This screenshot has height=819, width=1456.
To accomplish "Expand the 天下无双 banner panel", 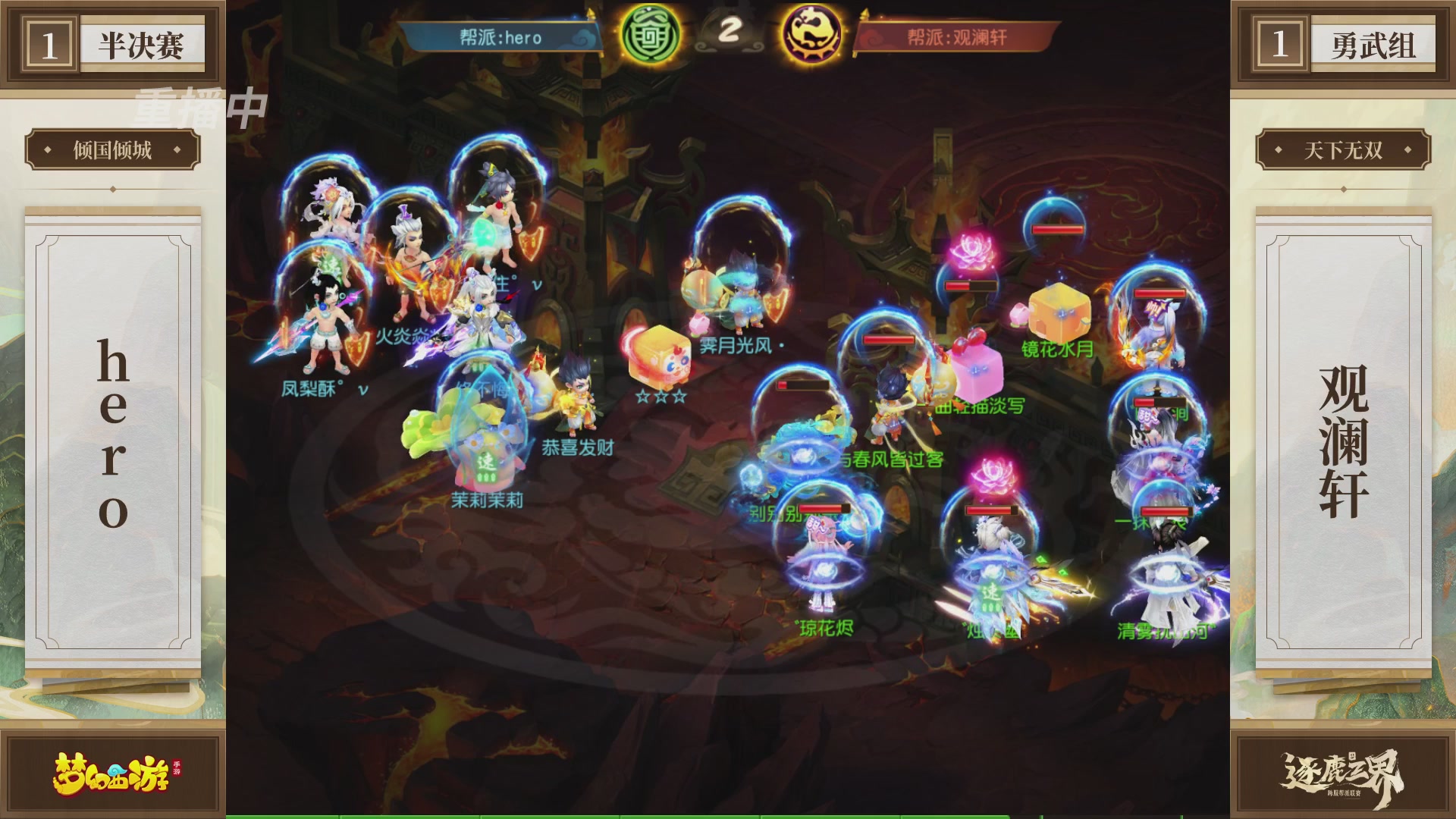I will (1345, 151).
